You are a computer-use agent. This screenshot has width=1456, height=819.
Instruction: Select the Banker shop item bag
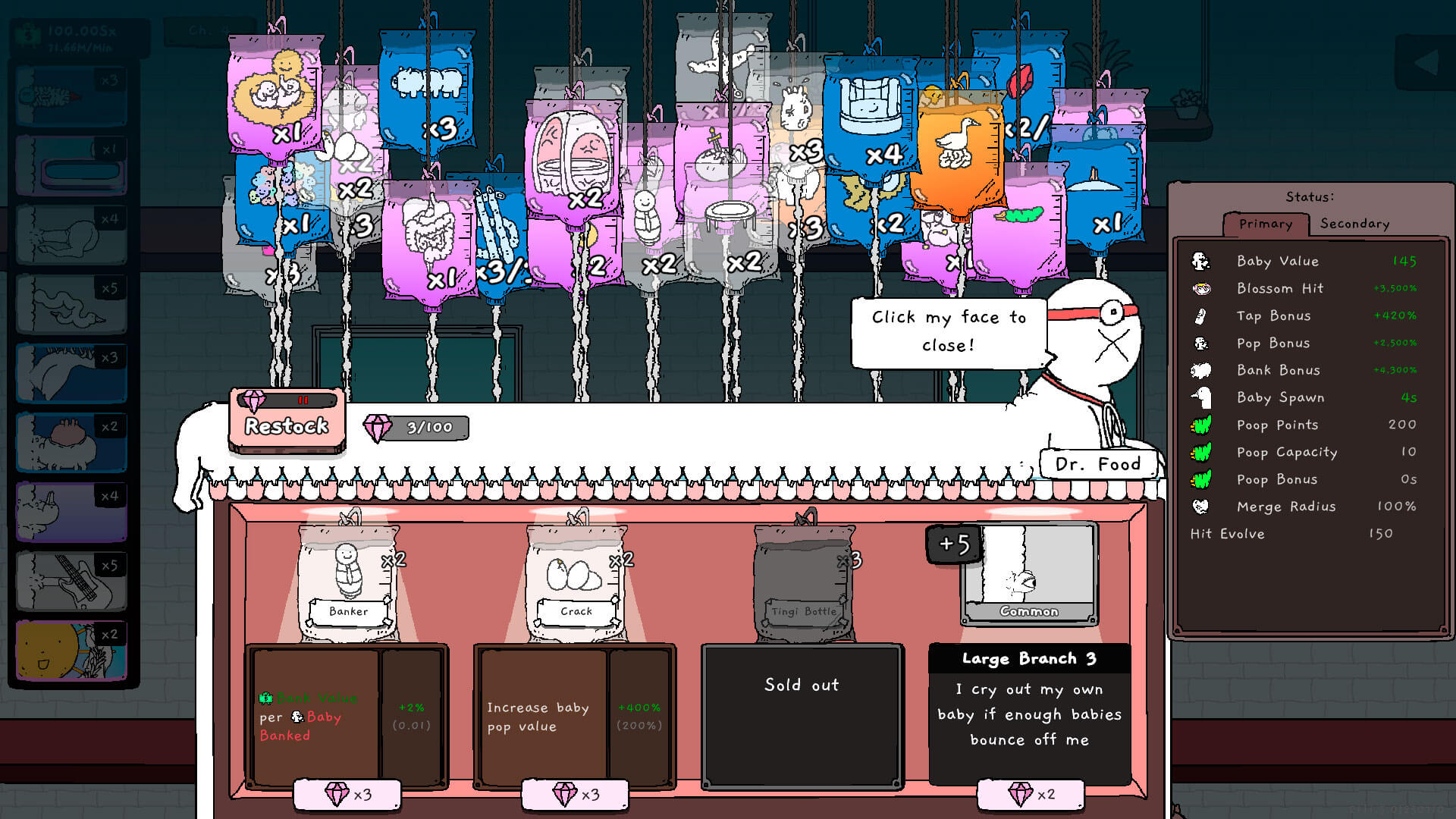pyautogui.click(x=348, y=580)
